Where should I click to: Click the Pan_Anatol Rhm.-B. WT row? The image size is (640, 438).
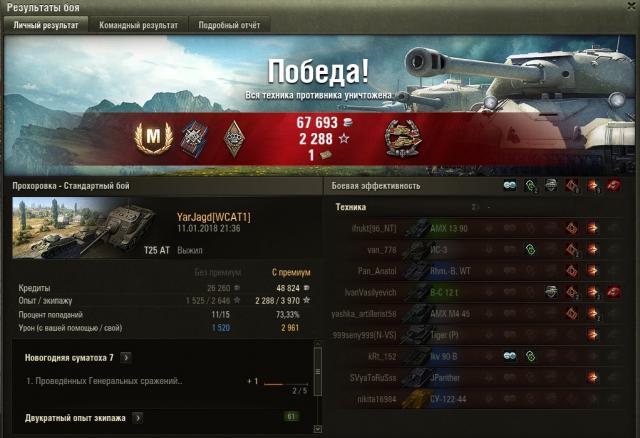pyautogui.click(x=480, y=270)
